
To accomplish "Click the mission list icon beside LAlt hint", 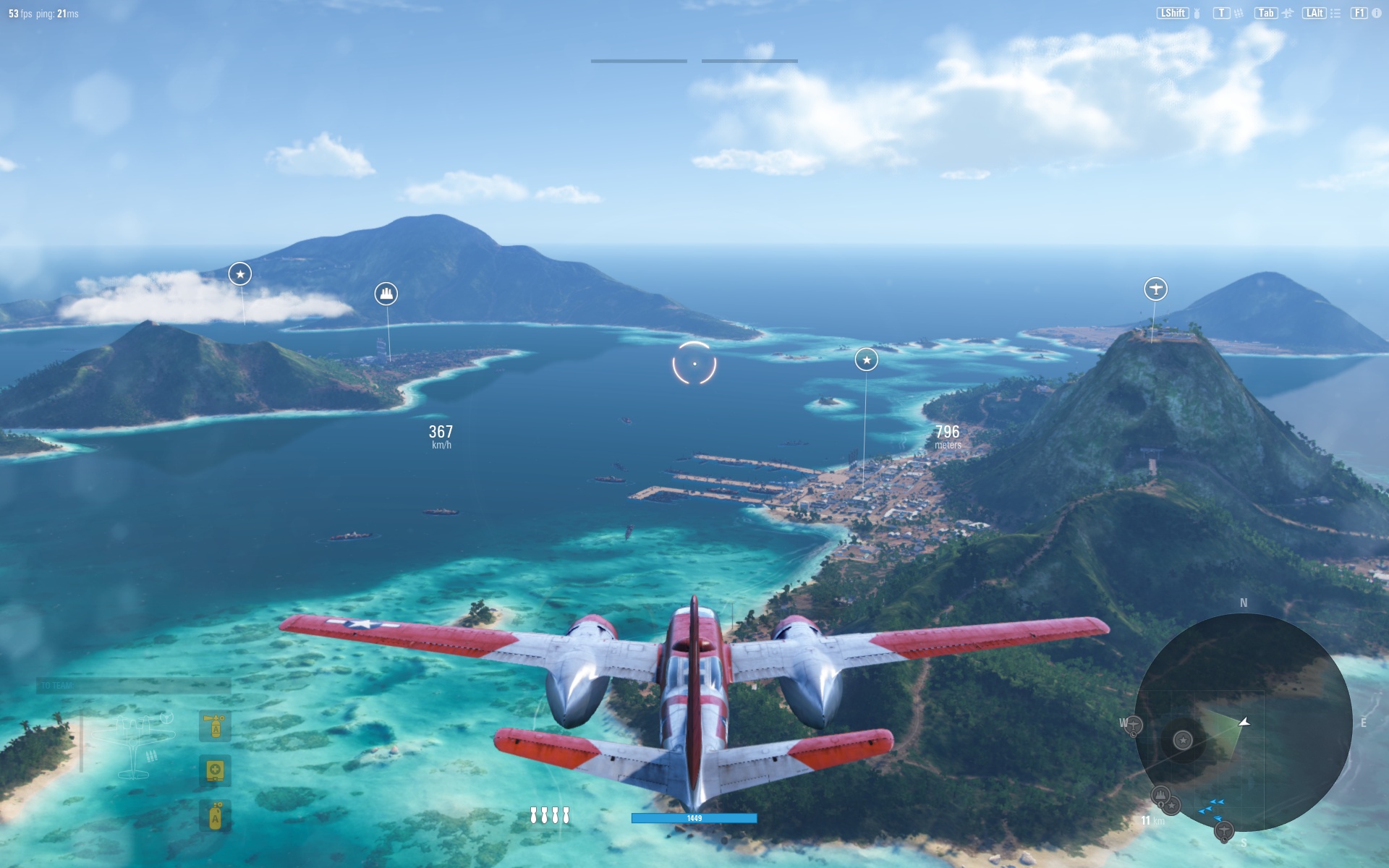I will click(1335, 12).
